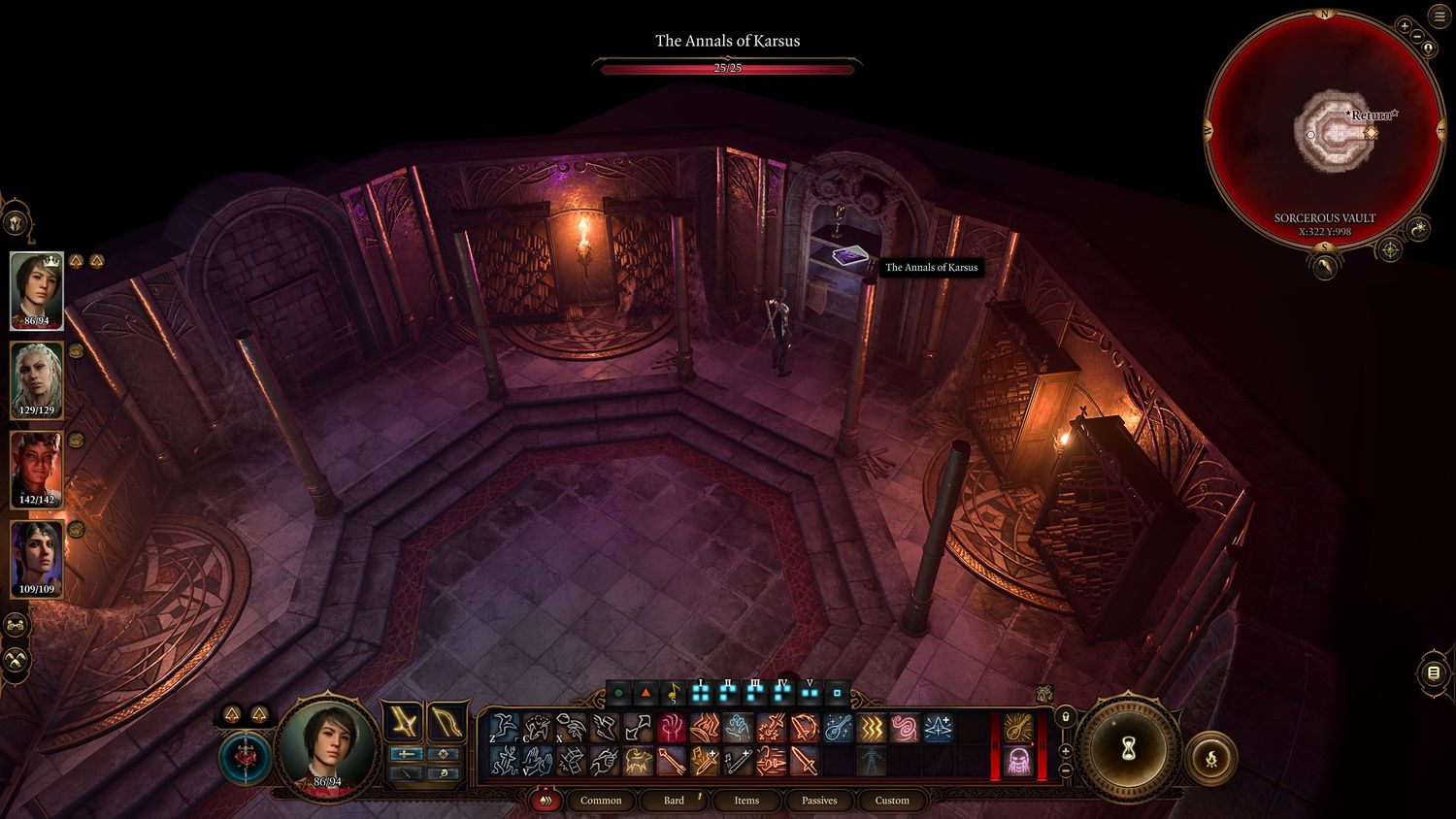
Task: Open the campfire rest button
Action: 1212,758
